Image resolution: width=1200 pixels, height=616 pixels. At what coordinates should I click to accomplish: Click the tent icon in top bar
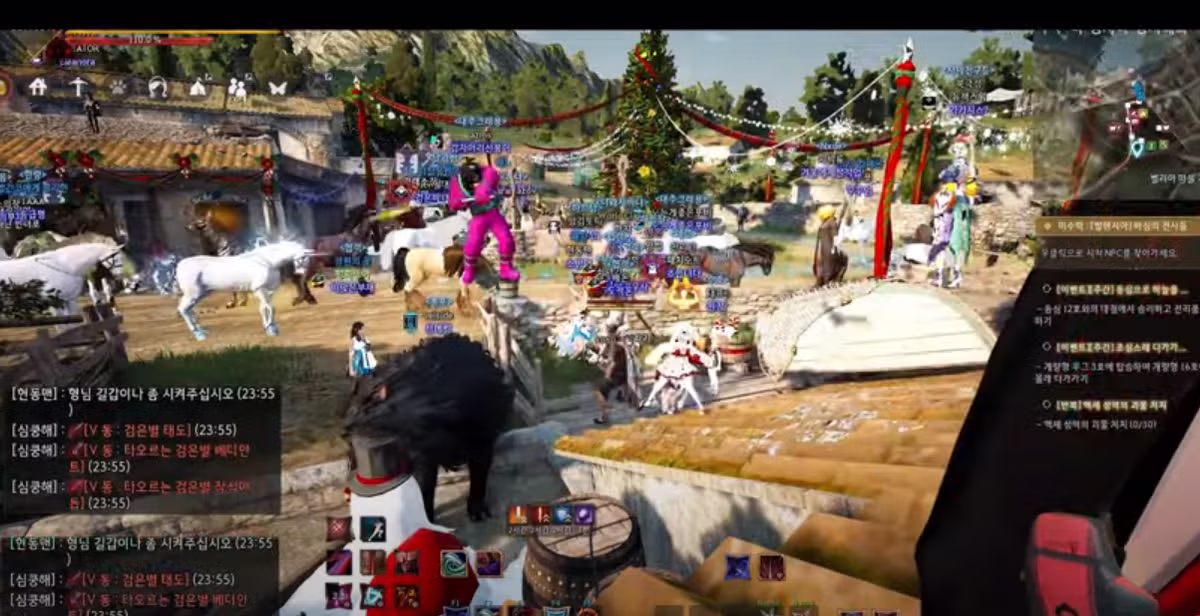tap(198, 87)
